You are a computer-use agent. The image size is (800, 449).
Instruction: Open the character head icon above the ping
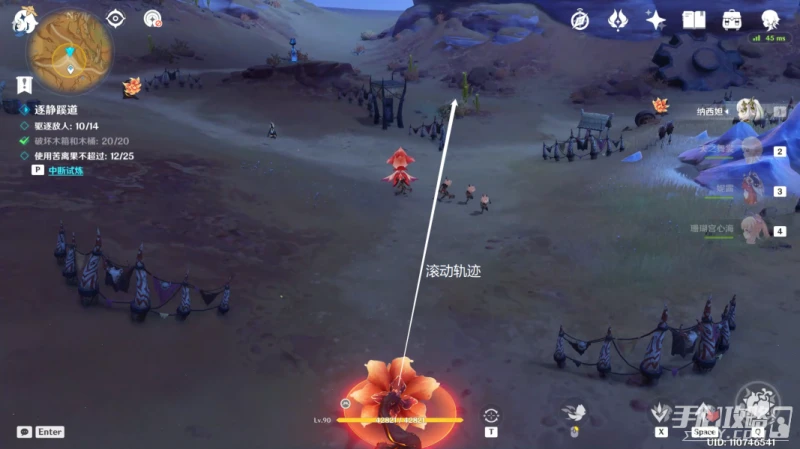[x=770, y=19]
